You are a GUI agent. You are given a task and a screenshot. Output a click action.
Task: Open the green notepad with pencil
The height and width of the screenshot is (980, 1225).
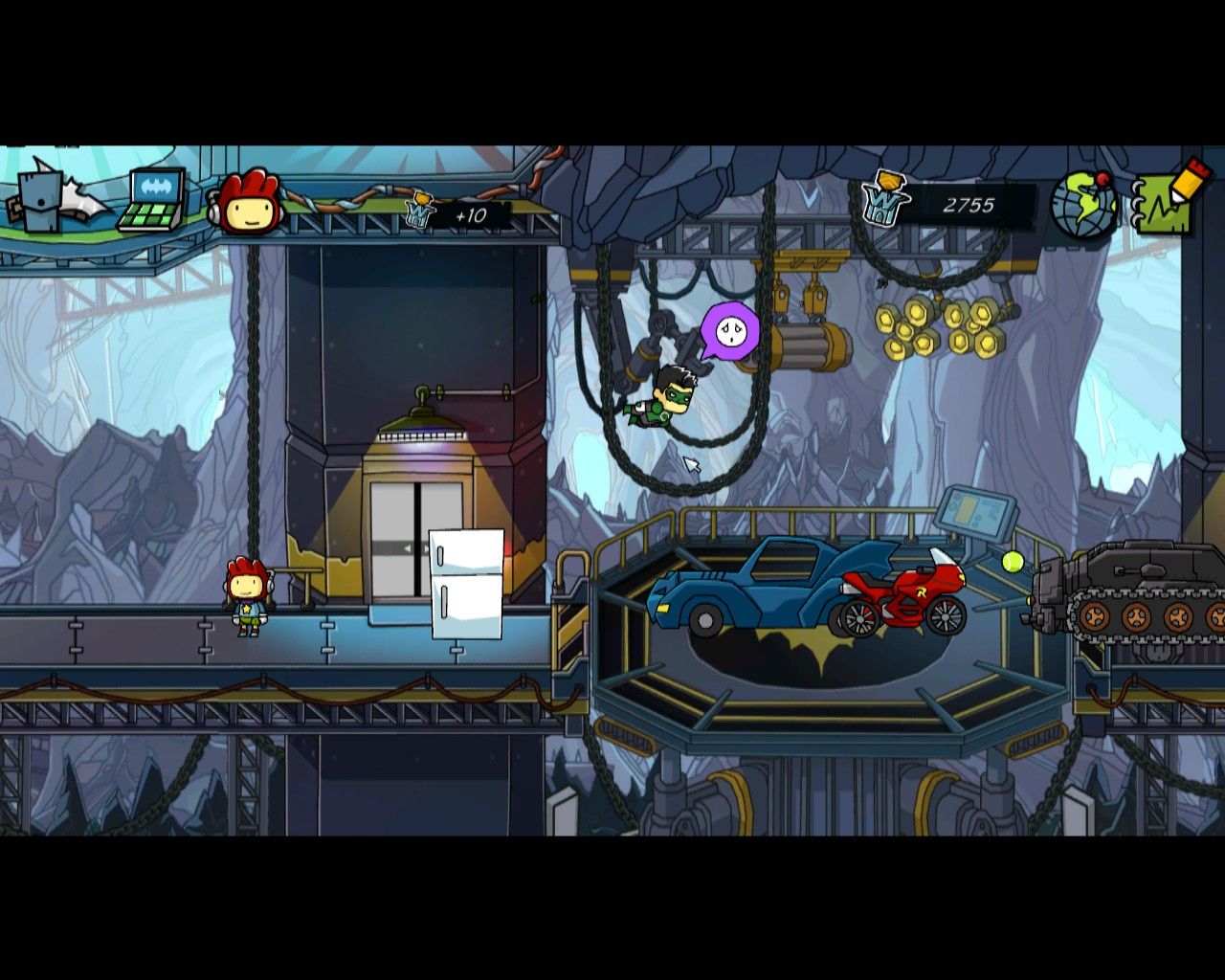(1168, 201)
